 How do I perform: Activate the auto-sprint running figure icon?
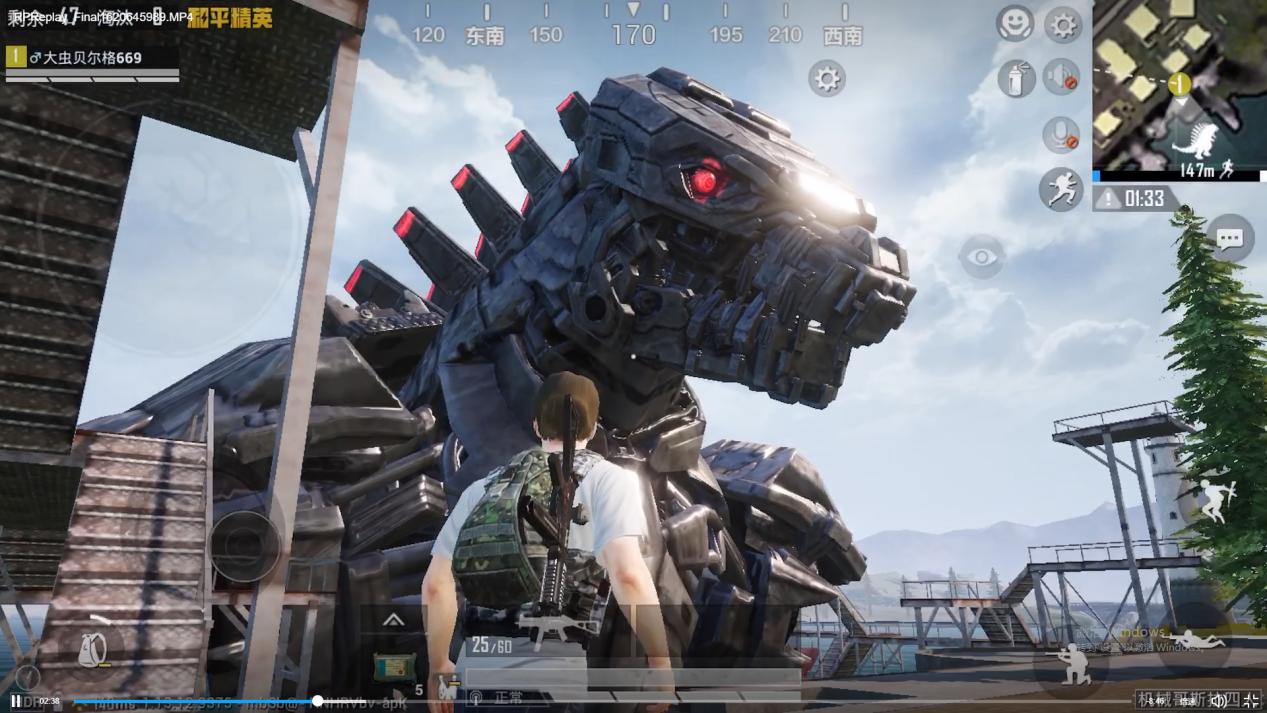[x=1060, y=188]
